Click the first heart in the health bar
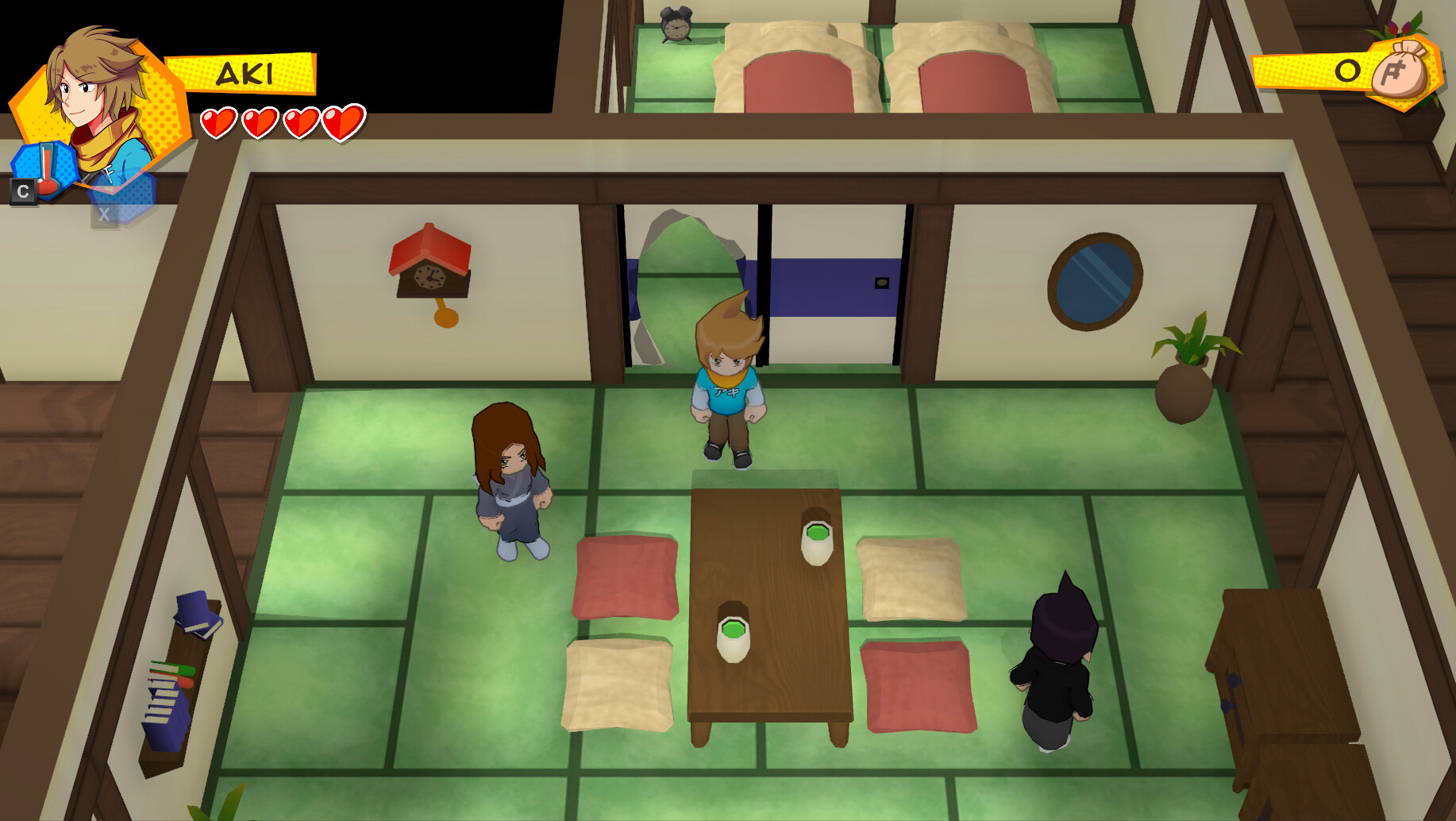 (218, 123)
